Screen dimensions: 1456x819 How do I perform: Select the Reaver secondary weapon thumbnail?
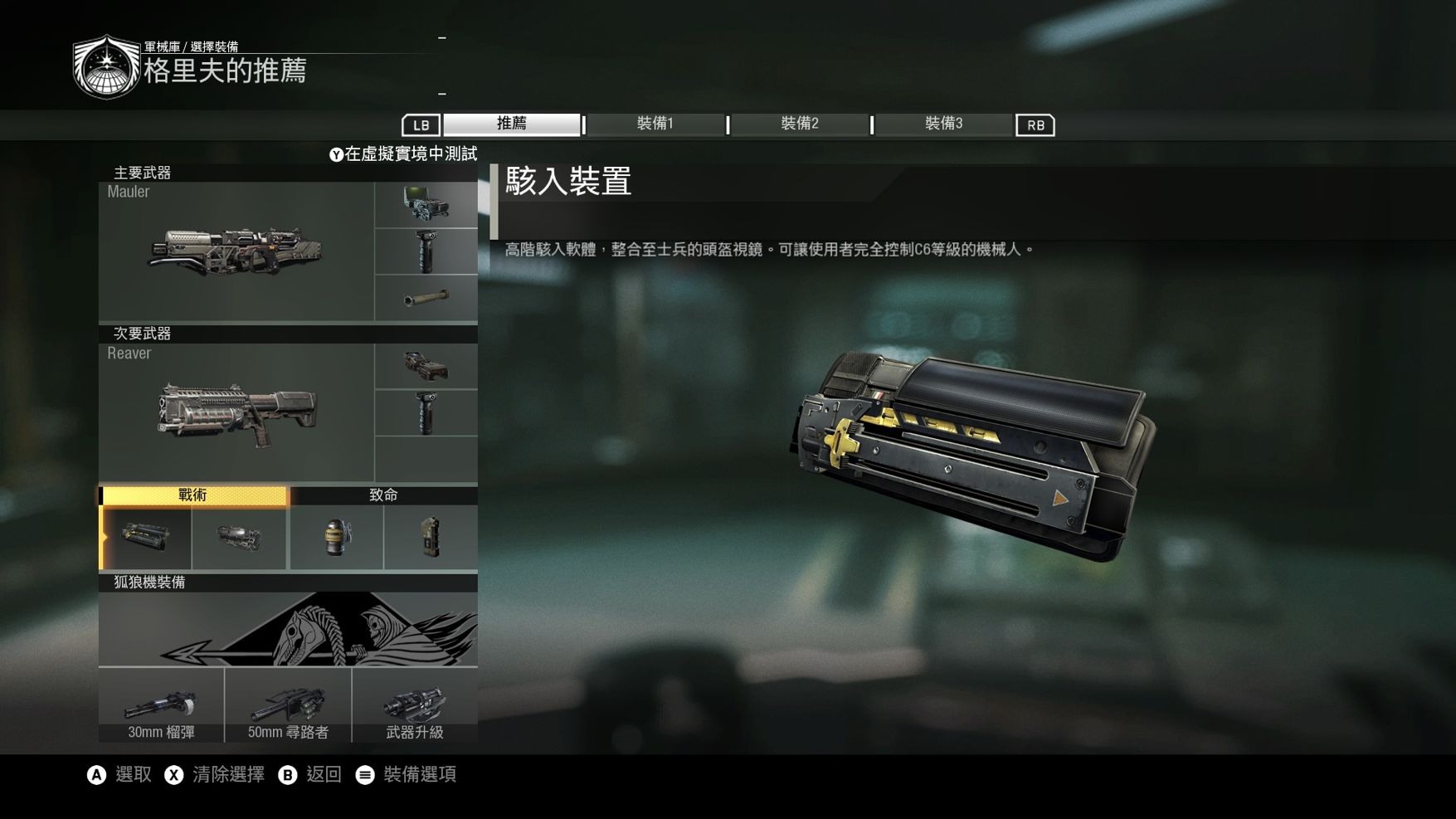pos(238,413)
